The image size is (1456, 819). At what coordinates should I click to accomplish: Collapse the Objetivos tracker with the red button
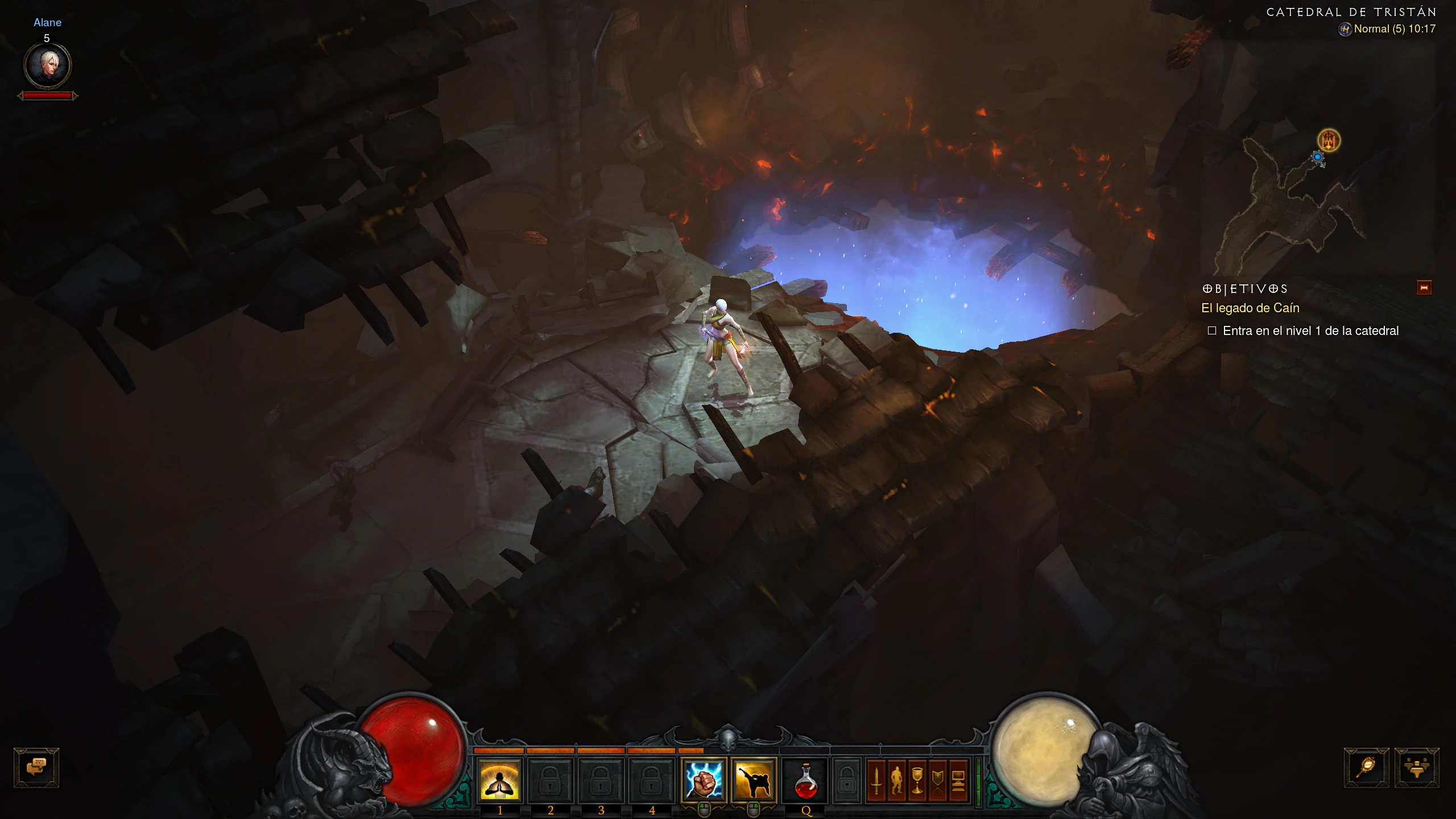tap(1424, 288)
